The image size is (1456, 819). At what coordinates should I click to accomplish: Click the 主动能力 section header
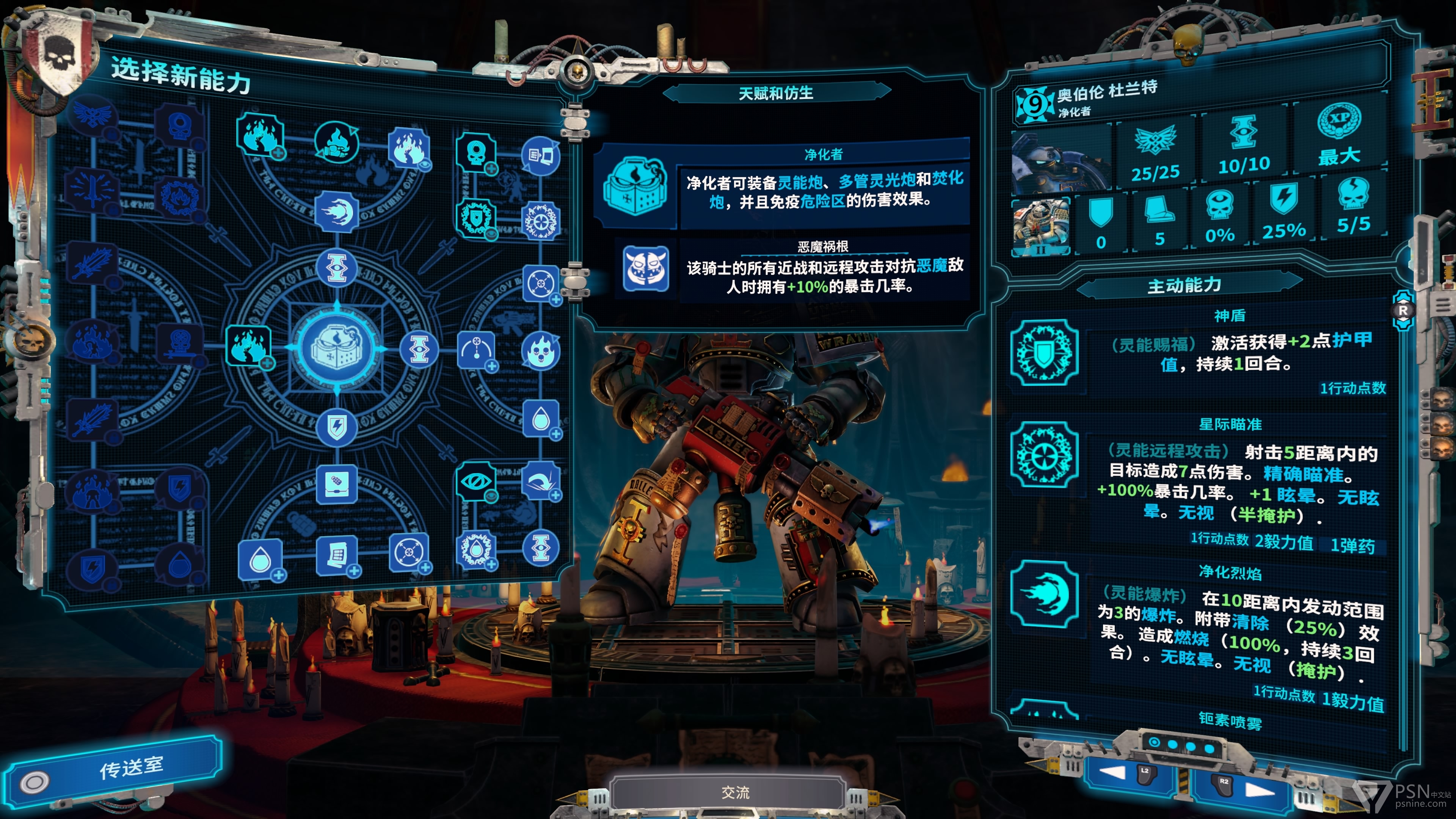(1184, 286)
